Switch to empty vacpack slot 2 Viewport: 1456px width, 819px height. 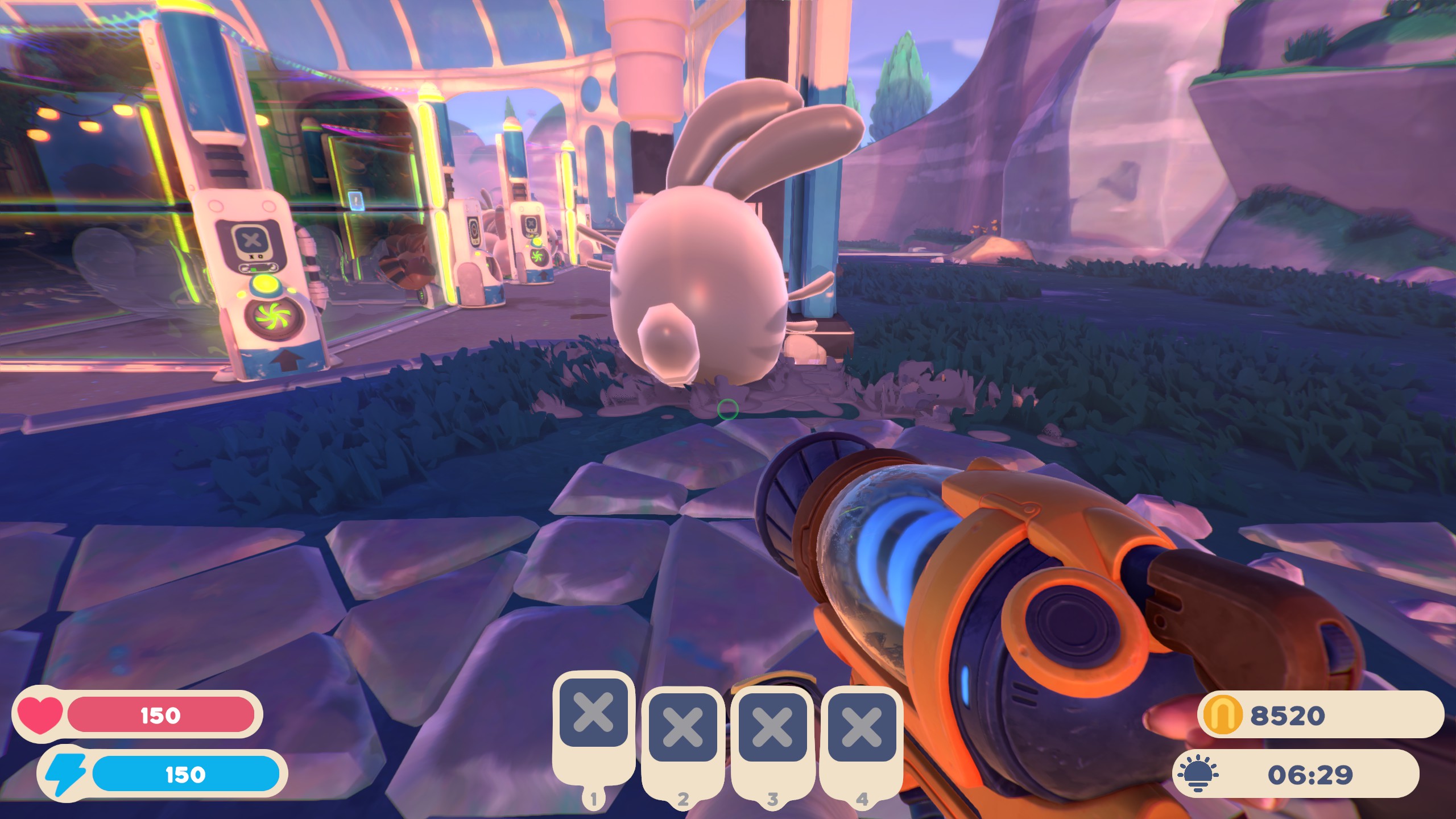coord(682,727)
